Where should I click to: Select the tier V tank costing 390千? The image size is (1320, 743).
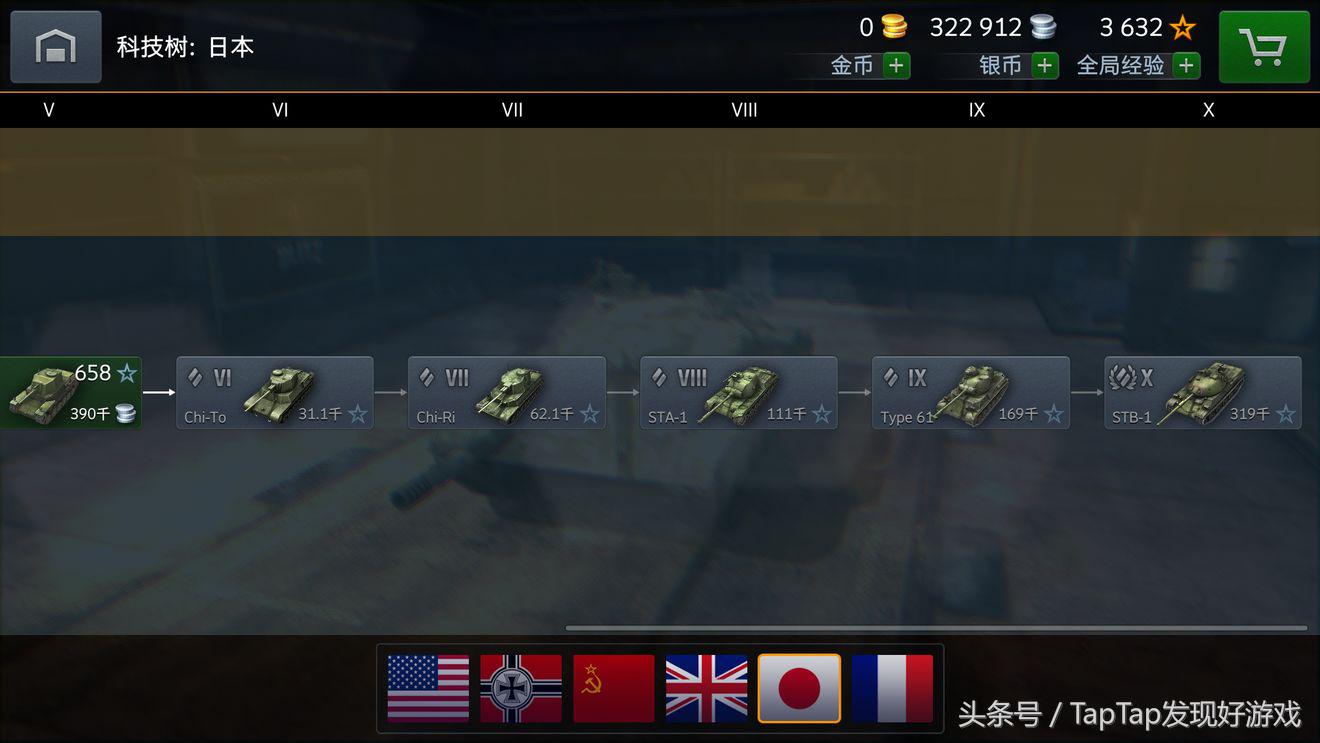pos(70,393)
